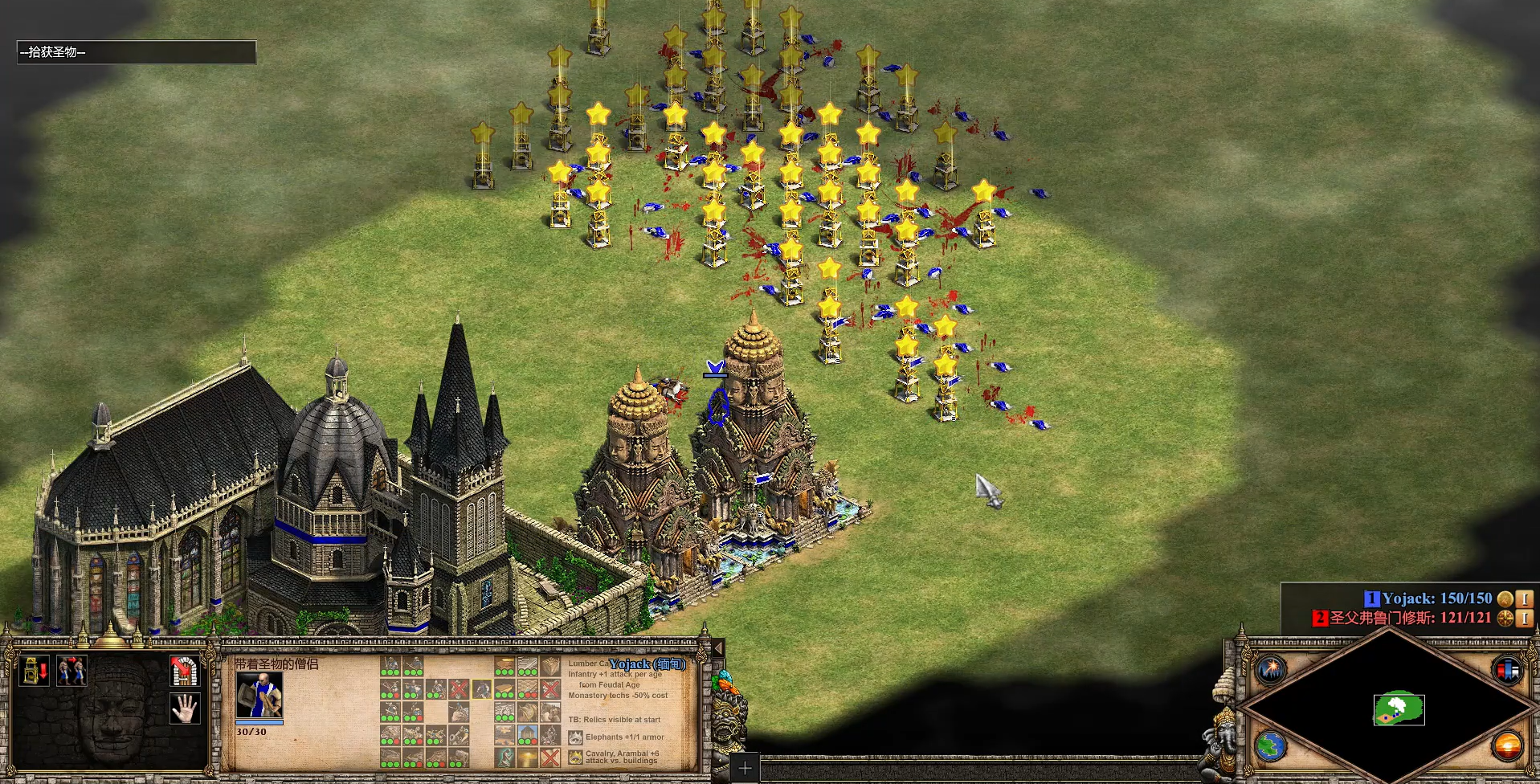Activate the convert unit command
1540x784 pixels.
click(x=71, y=671)
